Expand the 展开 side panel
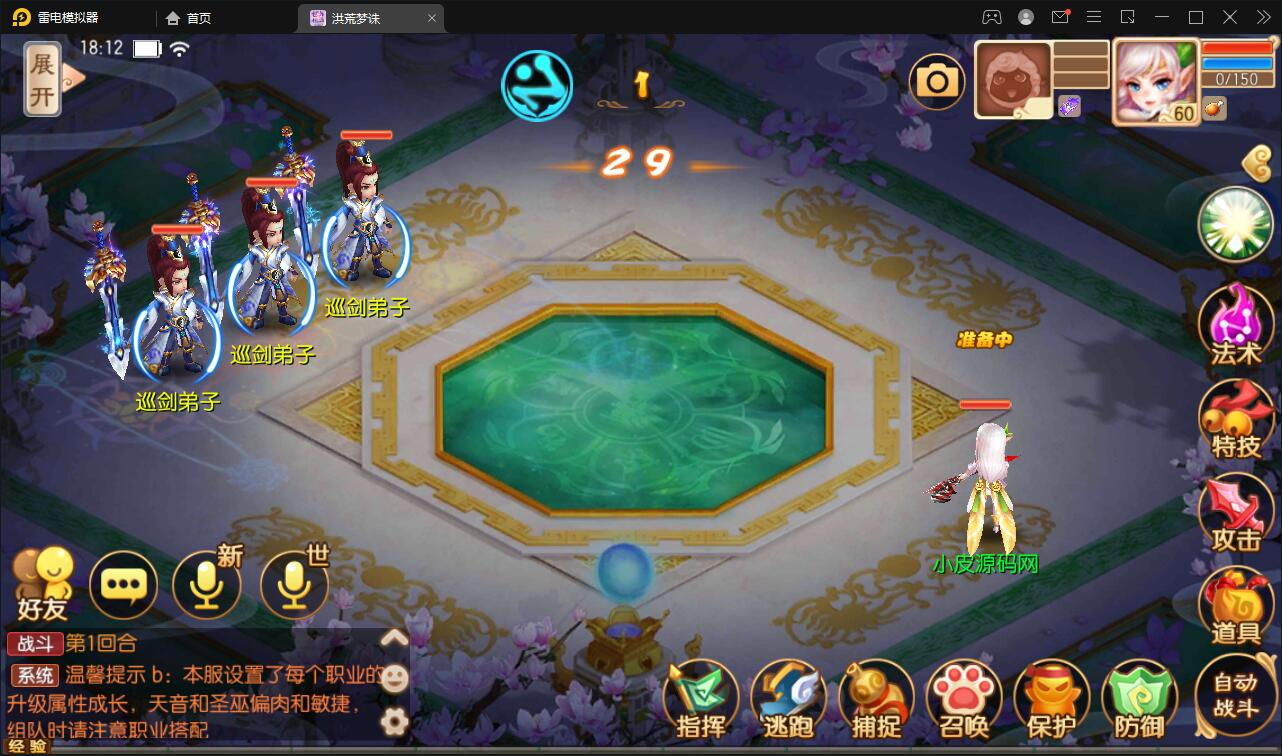Viewport: 1282px width, 756px height. 41,78
